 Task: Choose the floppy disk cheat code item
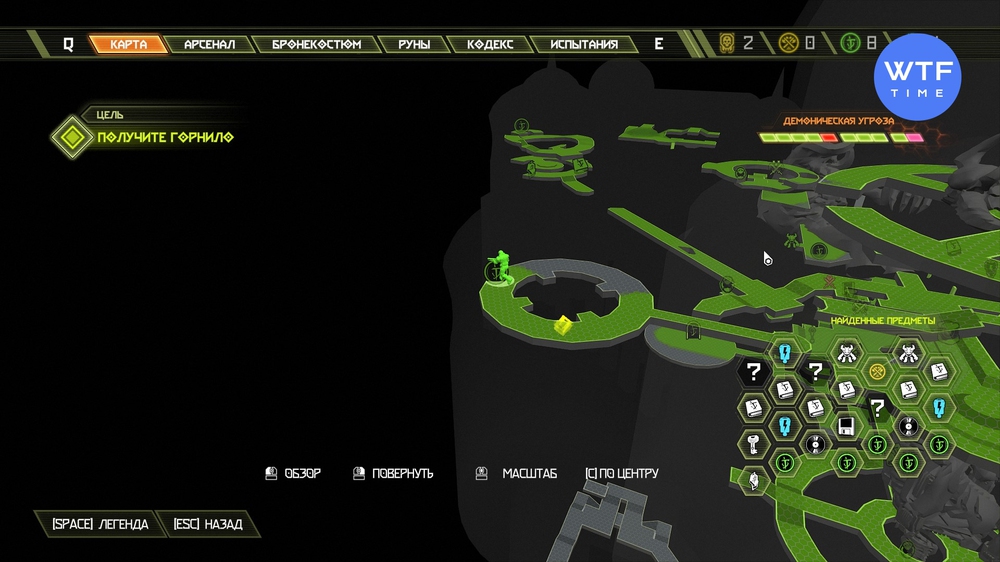[846, 427]
